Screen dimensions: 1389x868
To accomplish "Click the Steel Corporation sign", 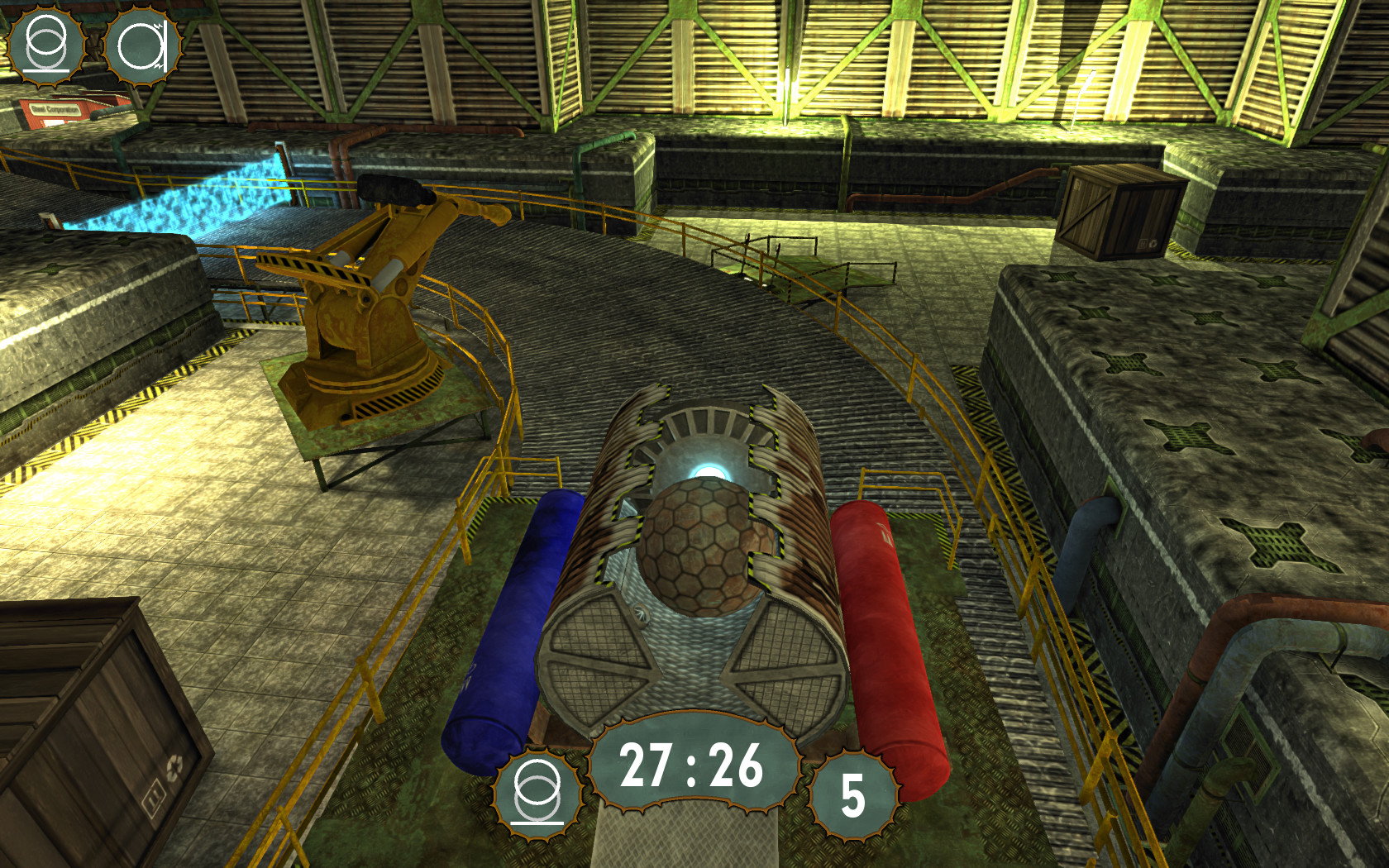I will click(x=58, y=109).
